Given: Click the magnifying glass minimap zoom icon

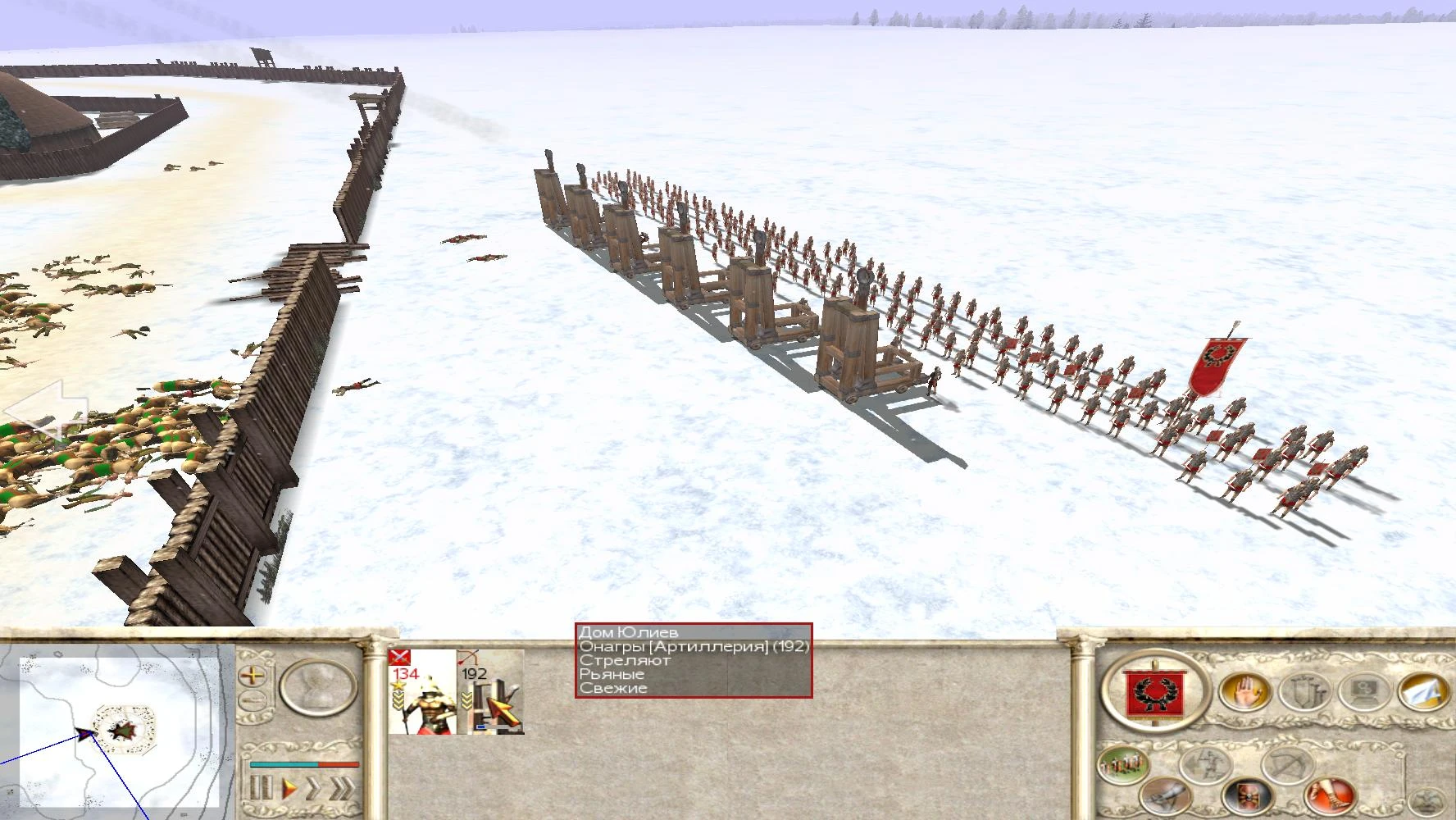Looking at the screenshot, I should click(x=253, y=676).
